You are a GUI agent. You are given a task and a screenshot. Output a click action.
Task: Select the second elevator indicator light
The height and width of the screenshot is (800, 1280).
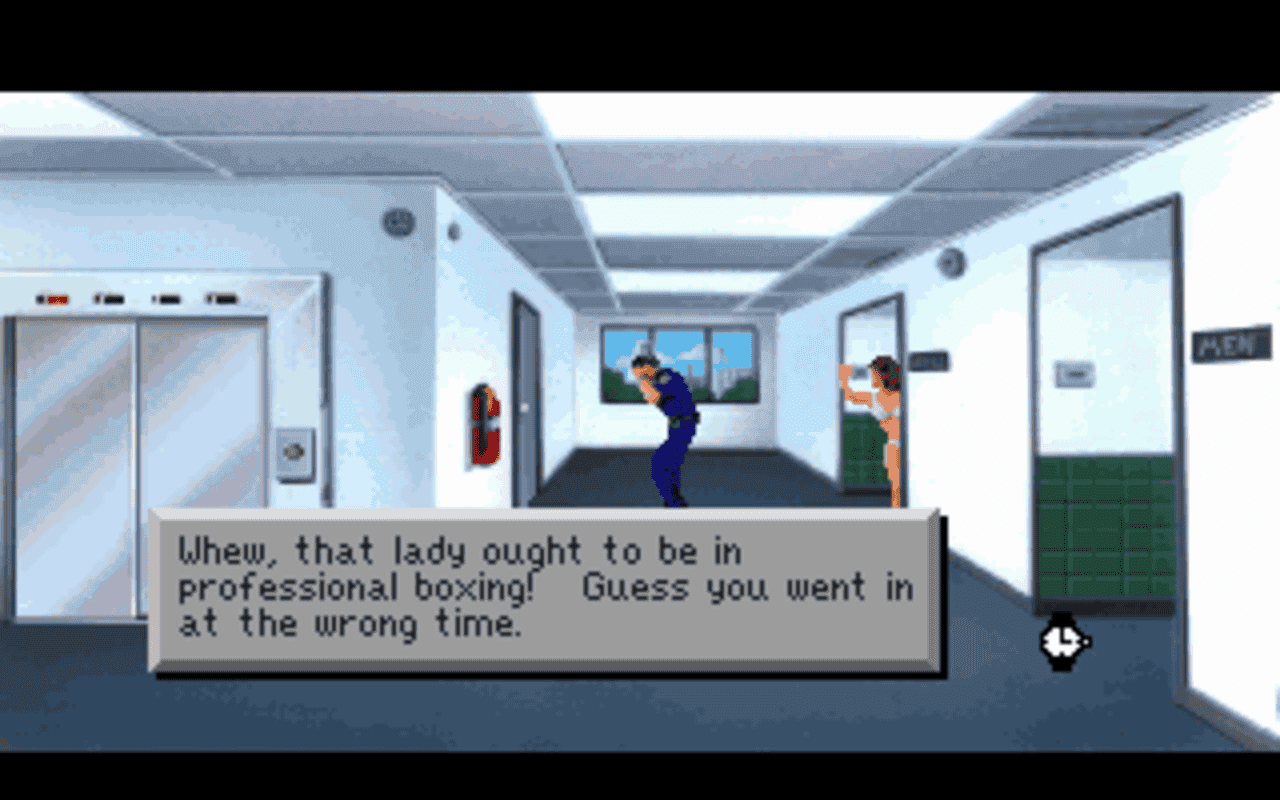coord(110,297)
